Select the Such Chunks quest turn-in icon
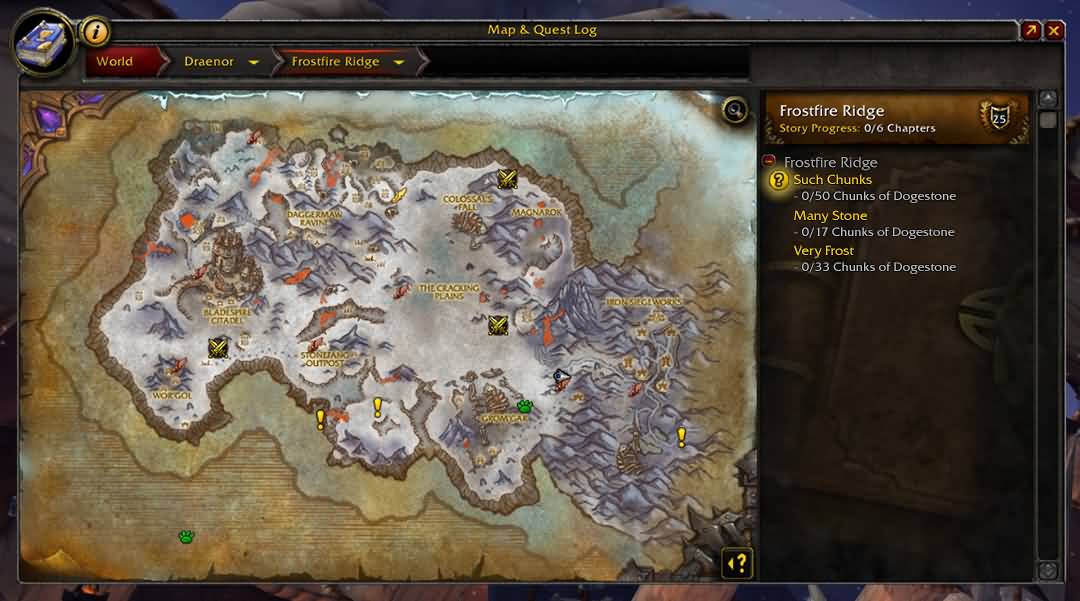1080x601 pixels. pos(778,181)
